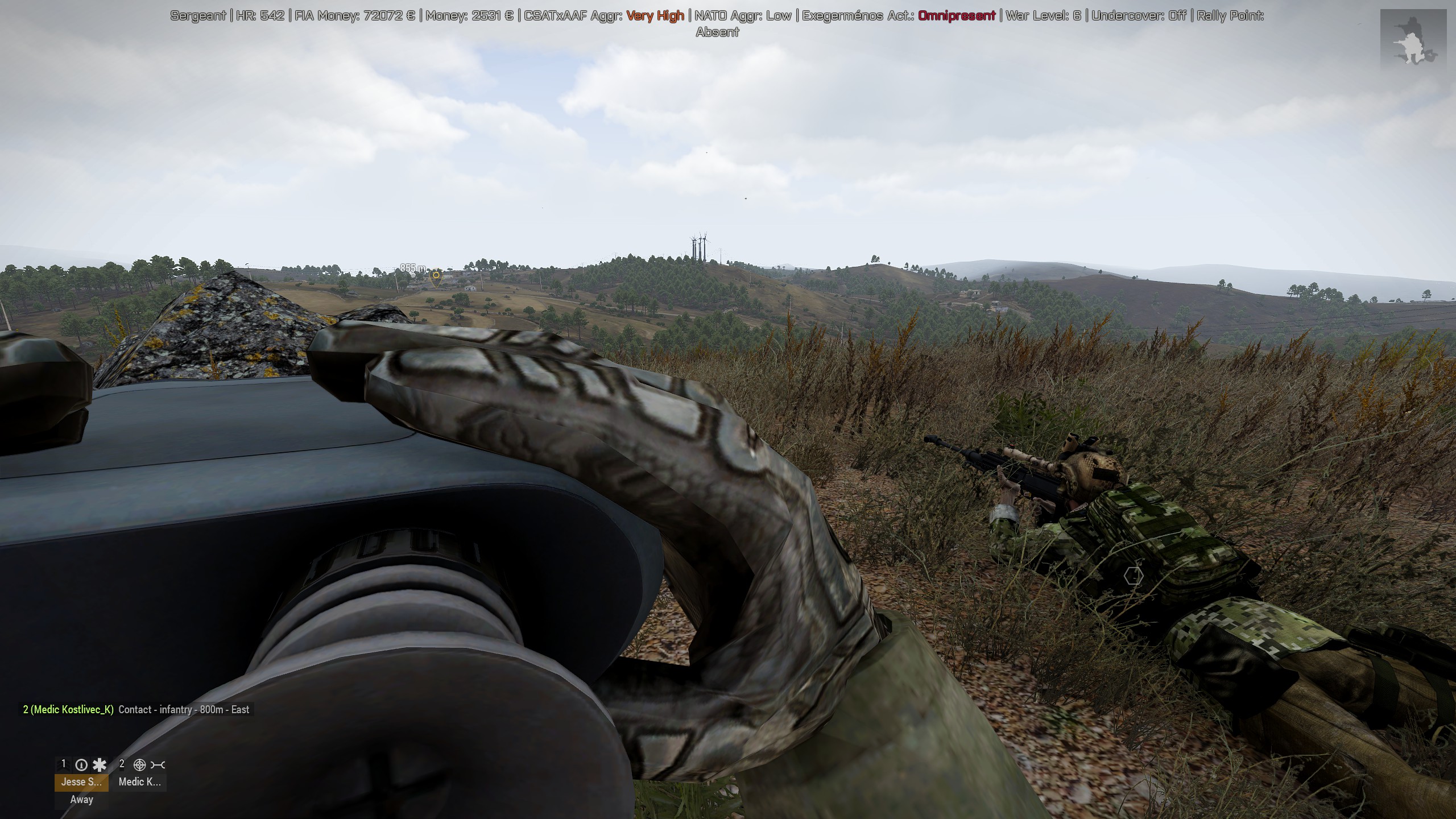The width and height of the screenshot is (1456, 819).
Task: Select squad unit Medic K... in command bar
Action: [x=139, y=782]
